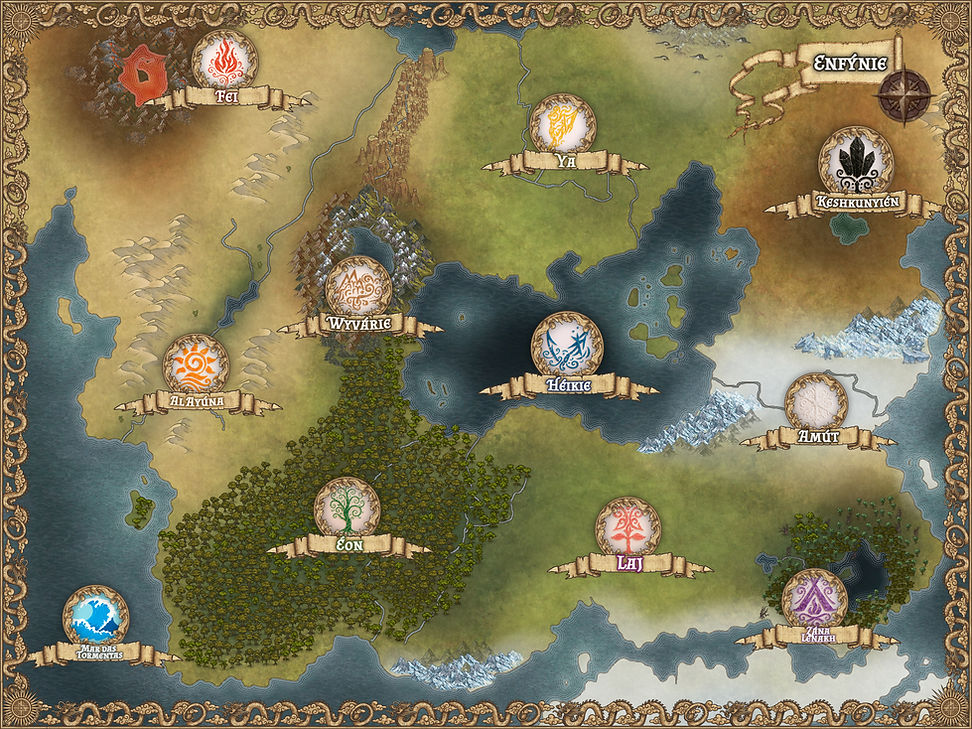Screen dimensions: 972x729
Task: Choose the Héikie sea marker
Action: tap(567, 346)
